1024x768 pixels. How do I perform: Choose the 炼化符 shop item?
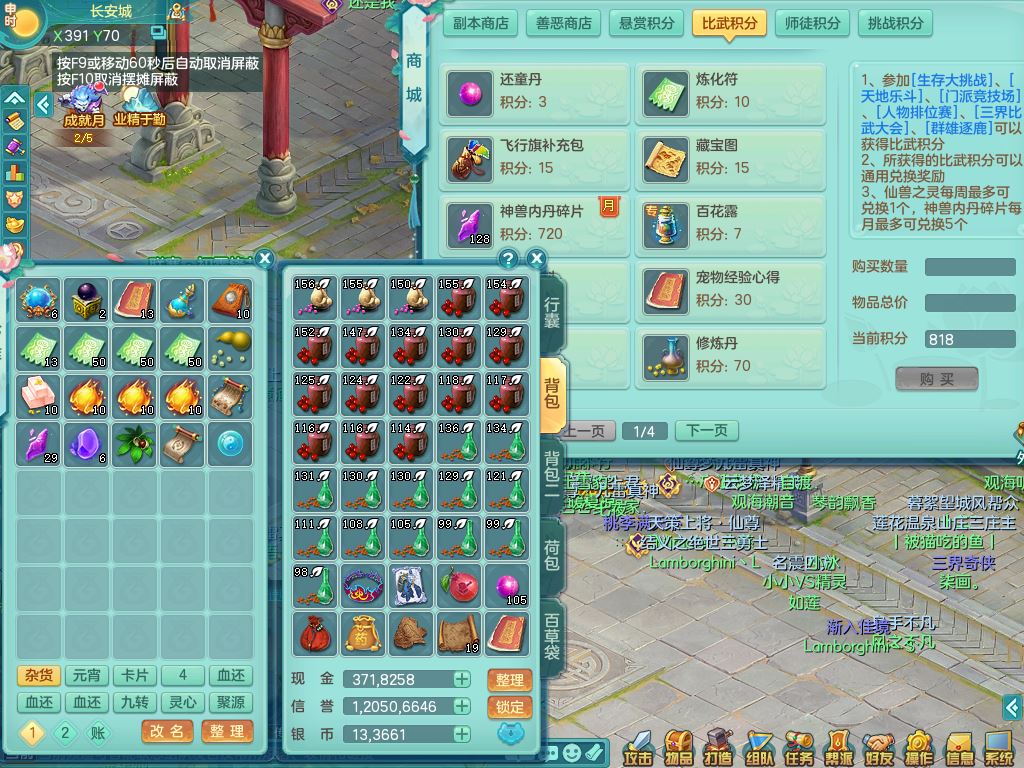(731, 91)
